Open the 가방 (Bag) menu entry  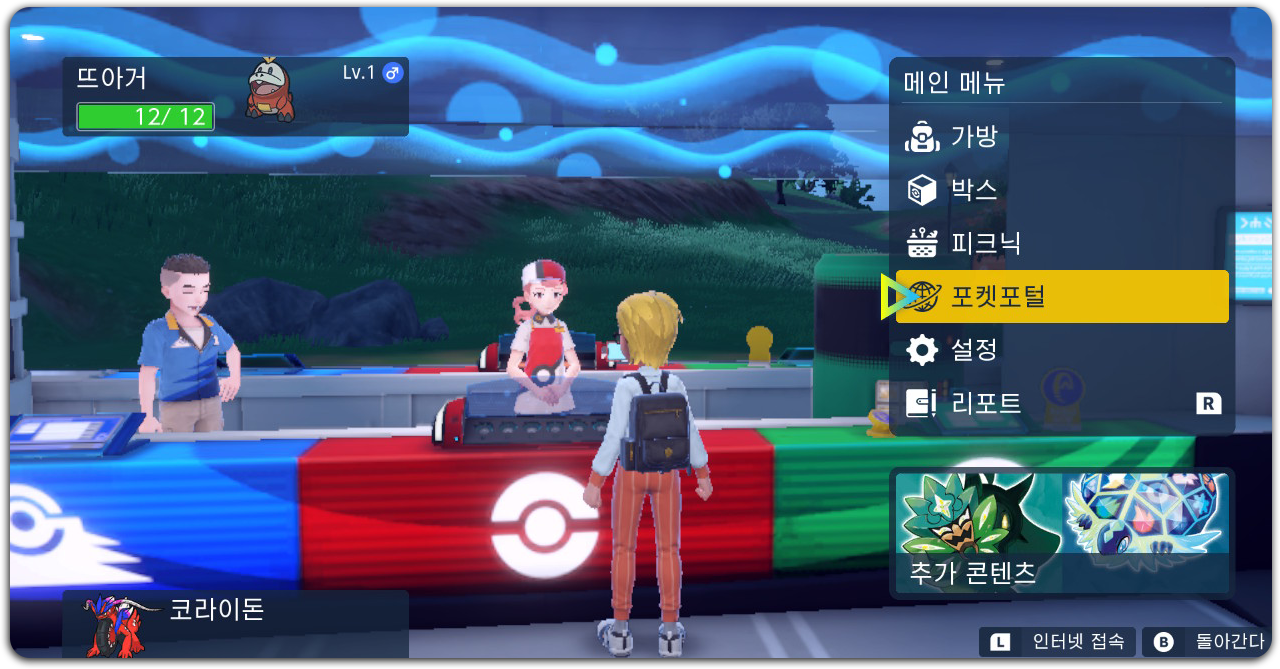tap(1060, 136)
